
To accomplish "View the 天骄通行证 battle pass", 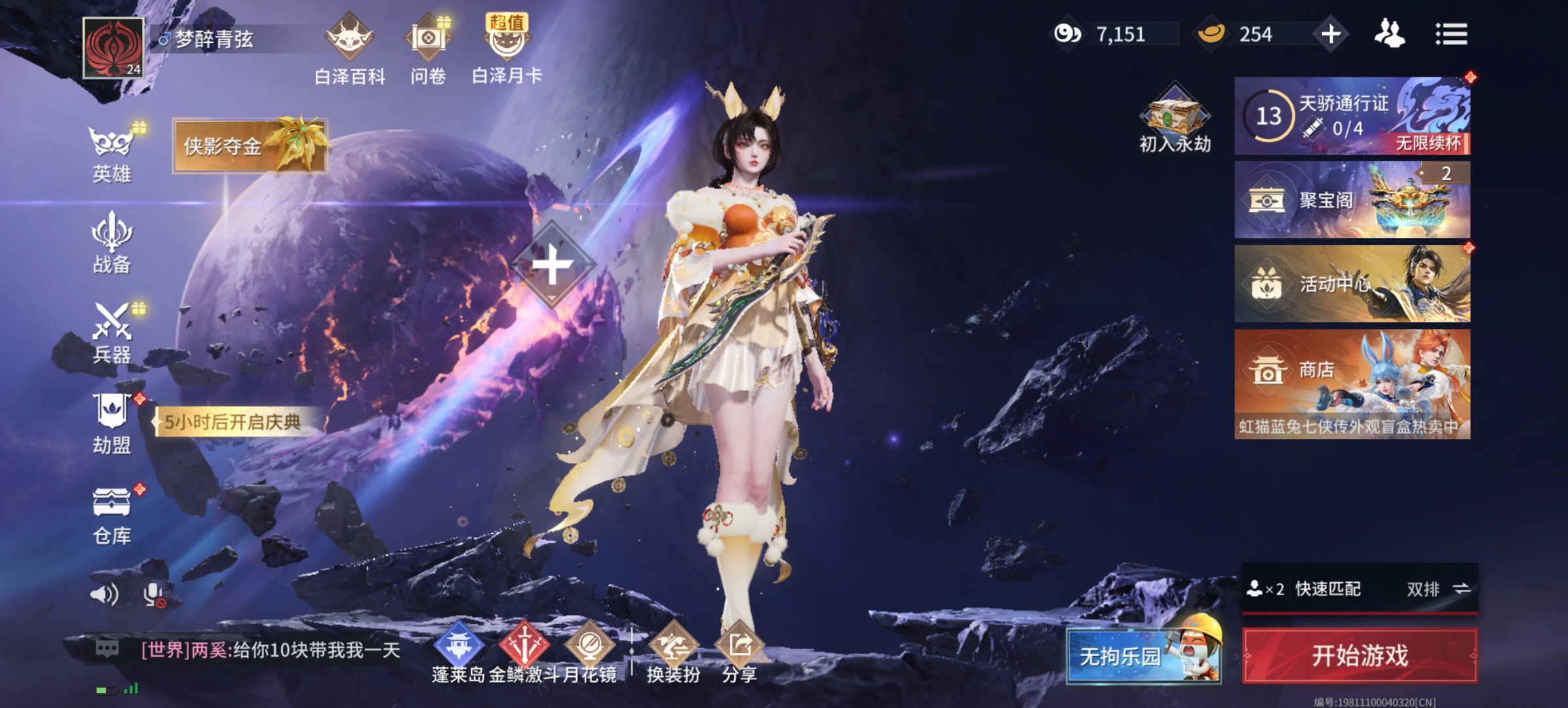I will pyautogui.click(x=1352, y=116).
